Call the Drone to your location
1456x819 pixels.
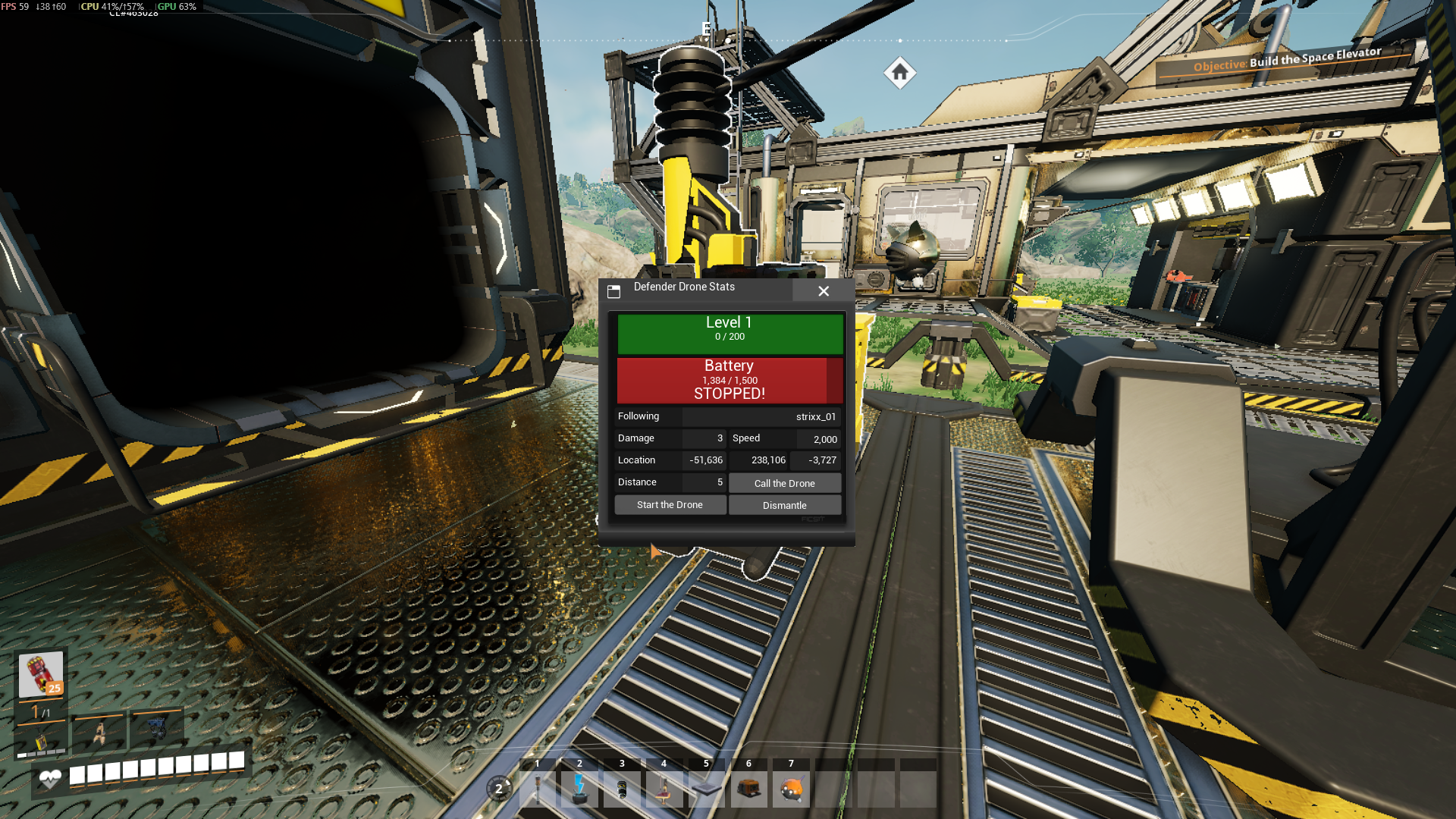(784, 483)
